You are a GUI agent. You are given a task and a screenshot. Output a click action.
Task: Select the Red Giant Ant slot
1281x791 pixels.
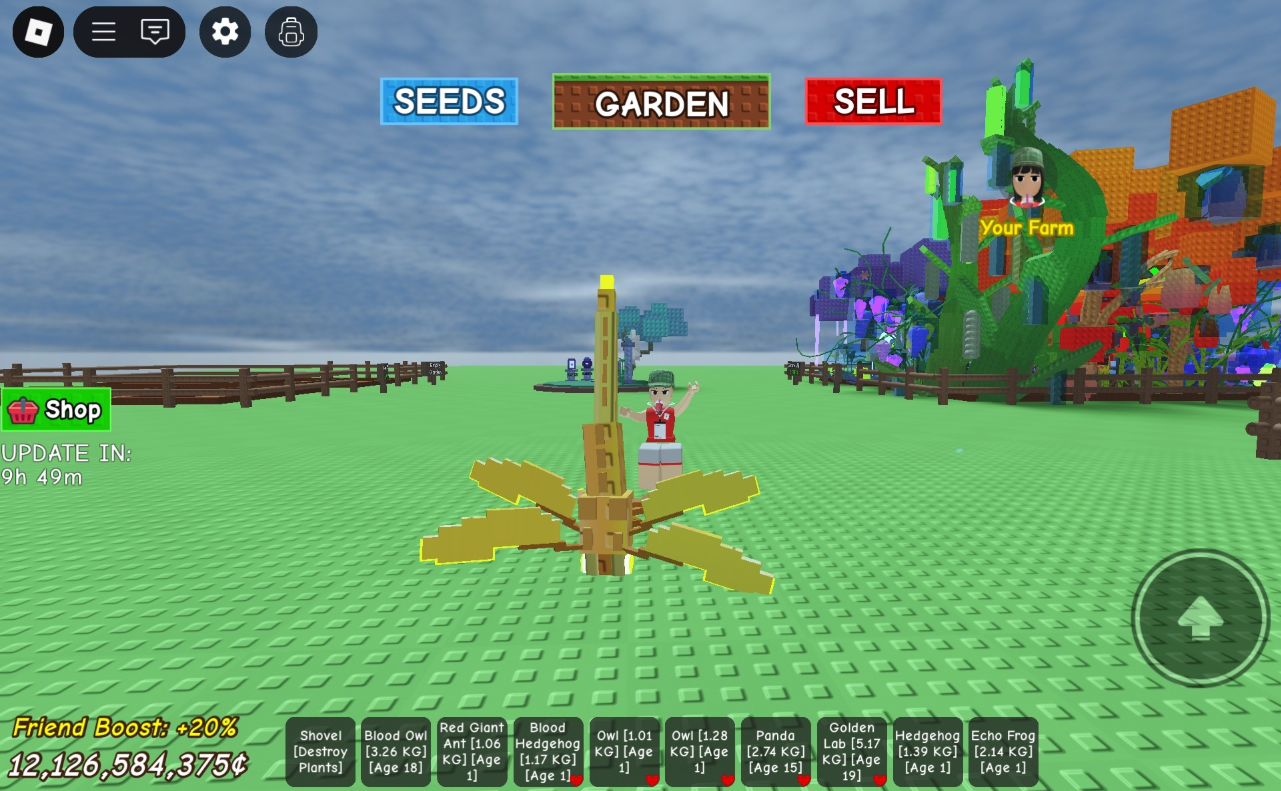[x=472, y=752]
